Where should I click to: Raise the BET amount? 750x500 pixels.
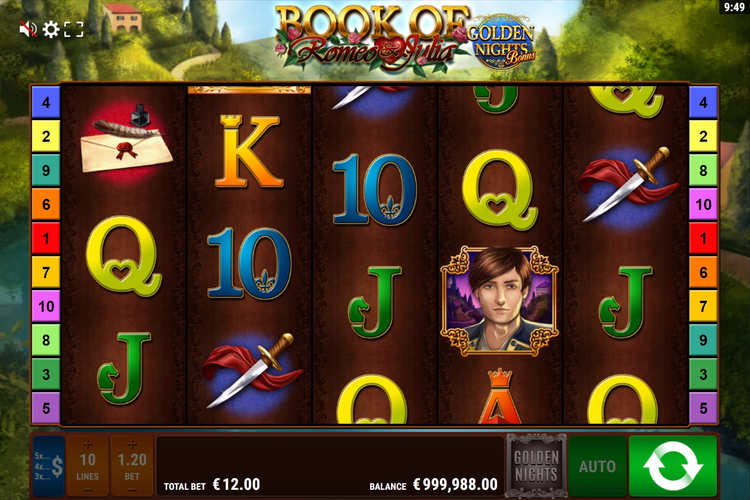pyautogui.click(x=132, y=443)
